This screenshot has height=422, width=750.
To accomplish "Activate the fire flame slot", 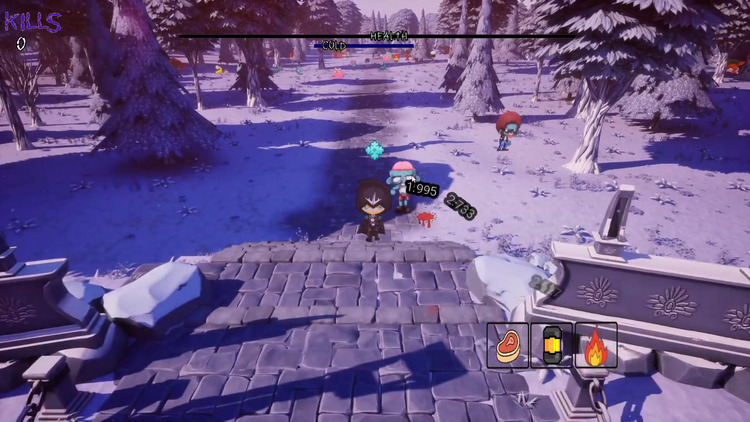I will click(595, 345).
